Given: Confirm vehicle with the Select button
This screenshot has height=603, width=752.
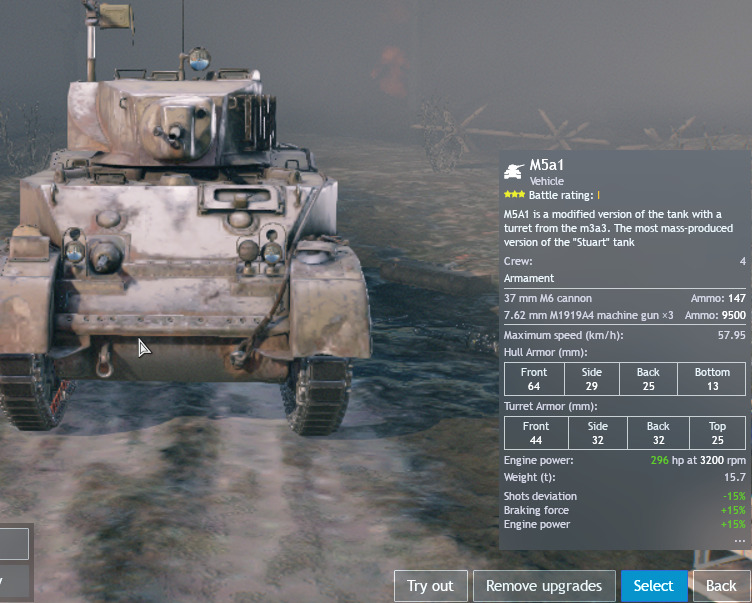Looking at the screenshot, I should pyautogui.click(x=654, y=586).
